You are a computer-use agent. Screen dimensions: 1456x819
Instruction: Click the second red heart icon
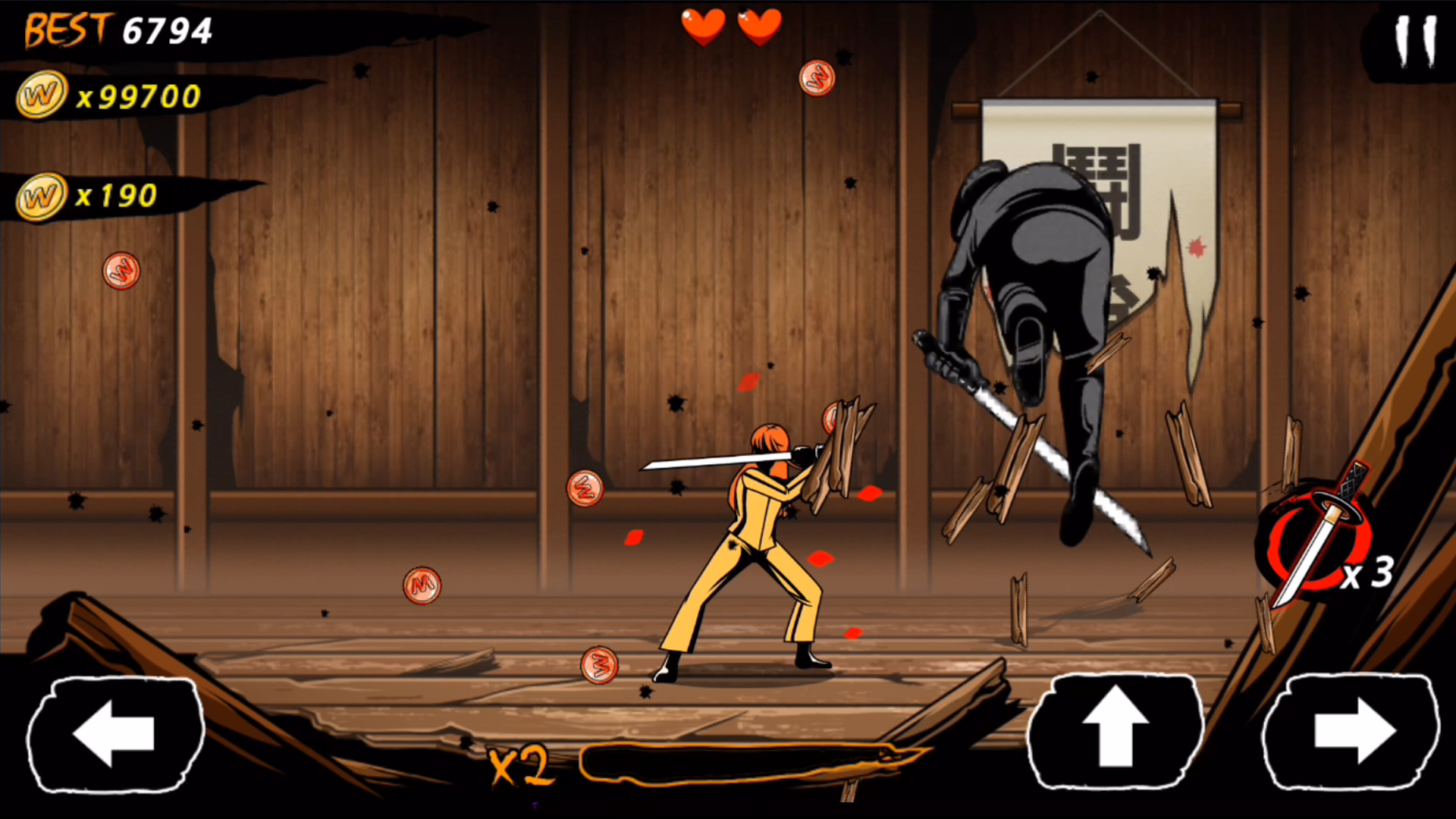click(x=758, y=27)
